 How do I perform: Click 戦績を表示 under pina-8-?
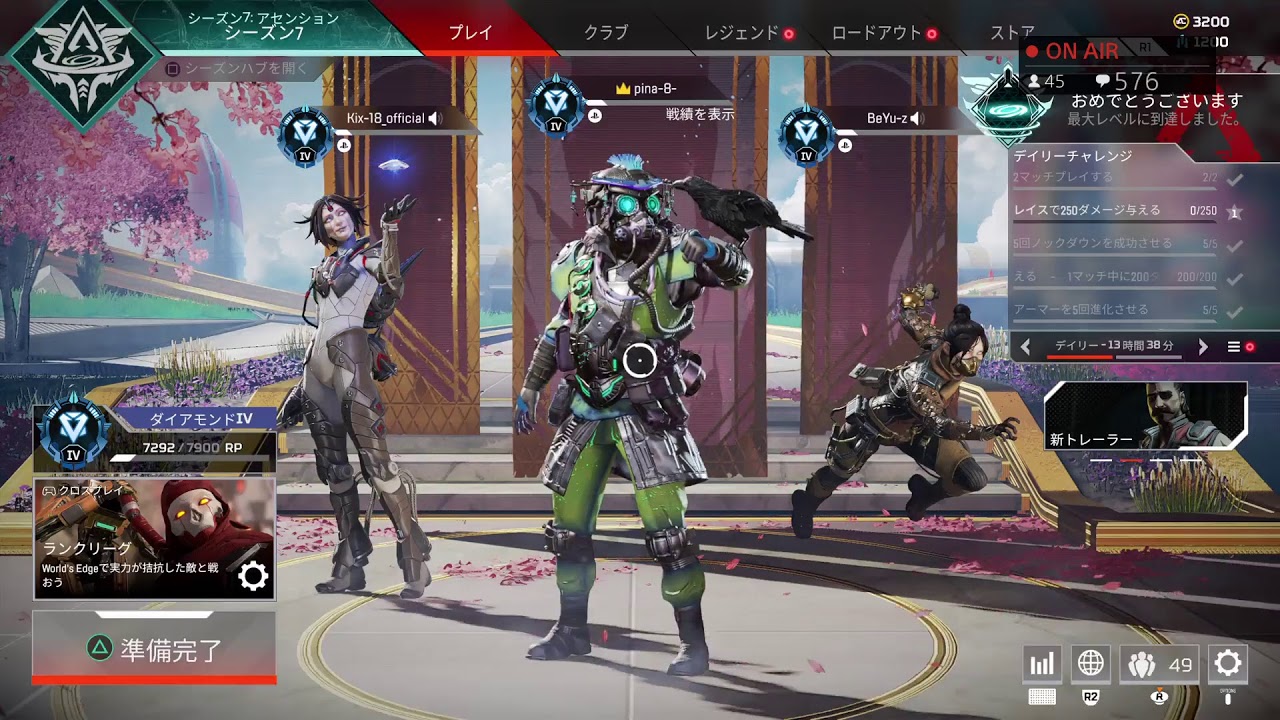(699, 115)
